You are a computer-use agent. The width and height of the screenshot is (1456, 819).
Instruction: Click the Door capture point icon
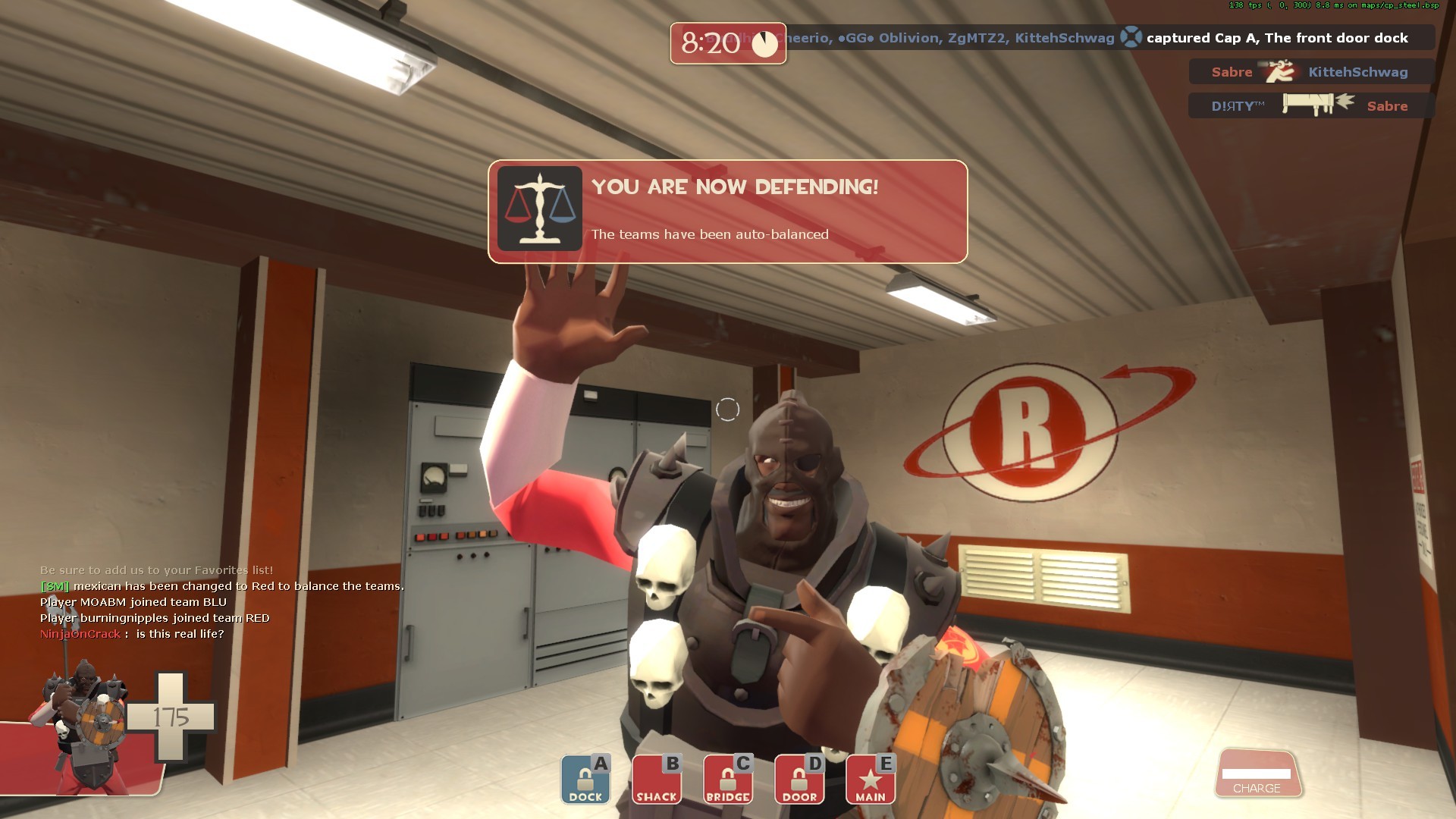click(x=798, y=780)
